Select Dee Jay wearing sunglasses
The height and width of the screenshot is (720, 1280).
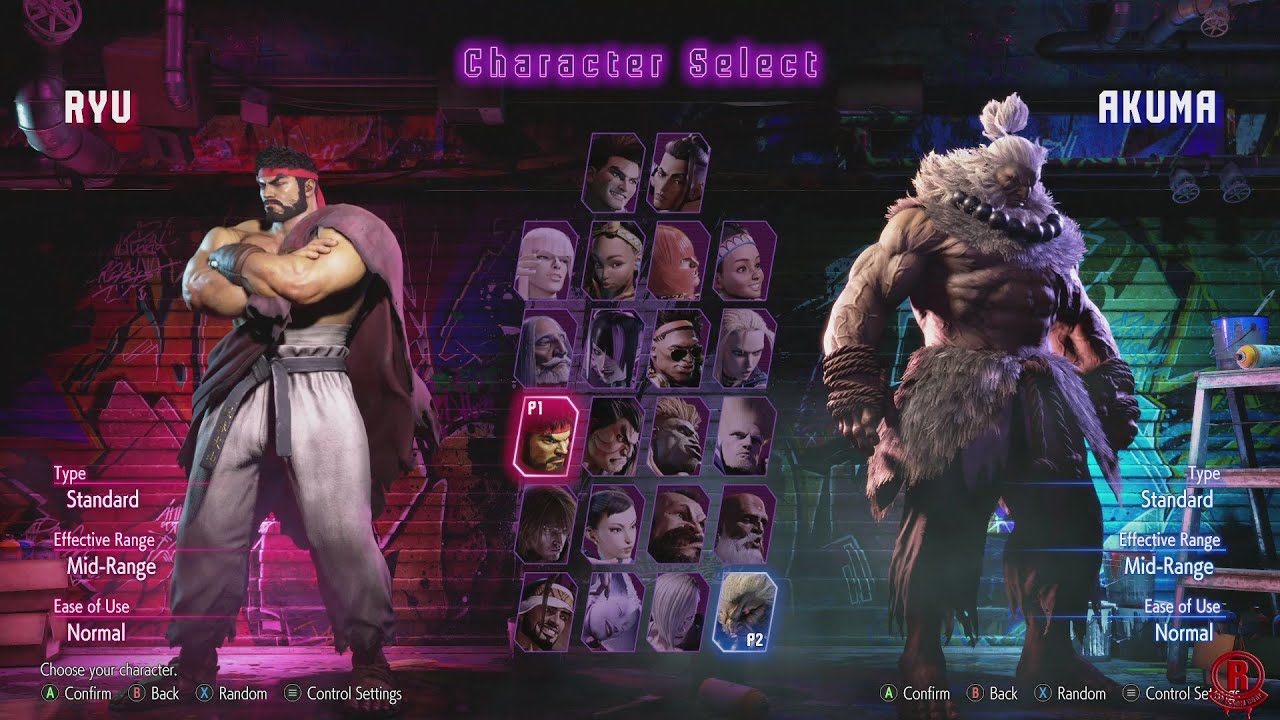click(x=679, y=349)
